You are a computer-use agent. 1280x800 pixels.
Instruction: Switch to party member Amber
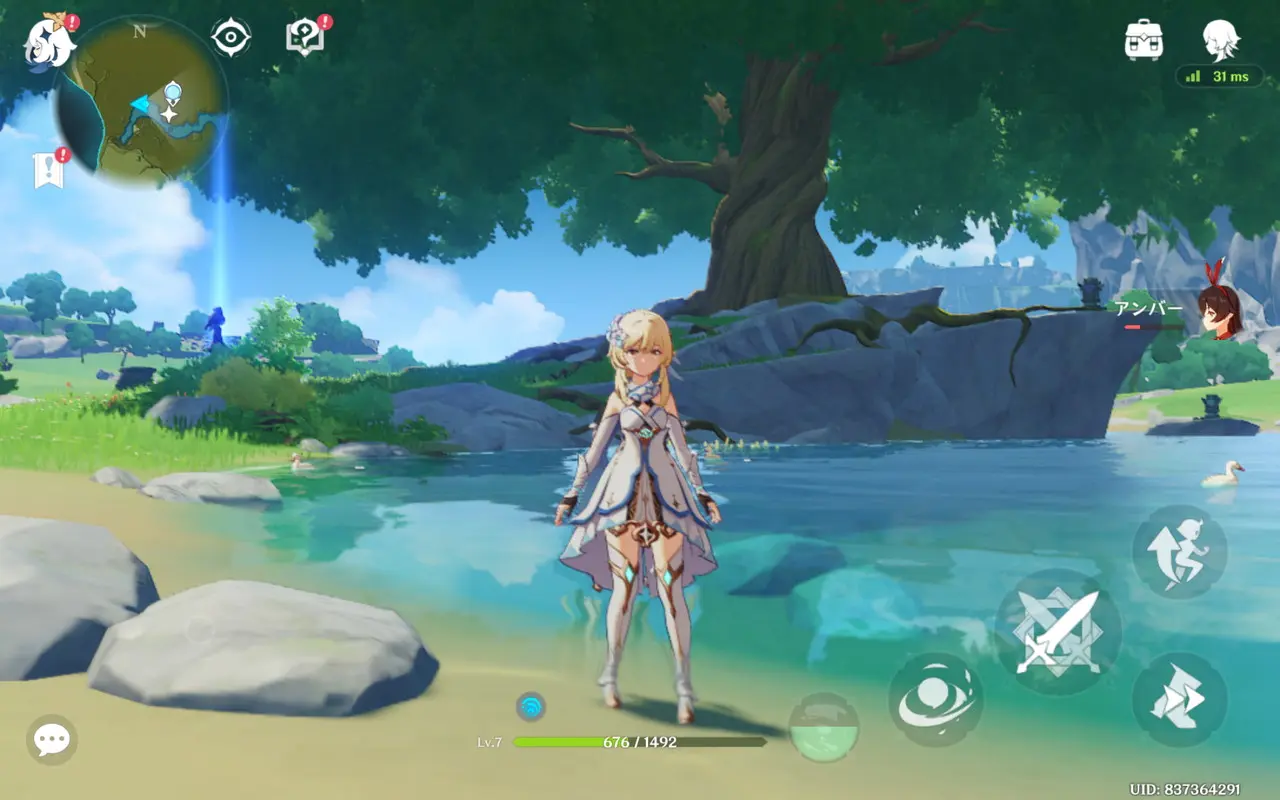click(1218, 308)
